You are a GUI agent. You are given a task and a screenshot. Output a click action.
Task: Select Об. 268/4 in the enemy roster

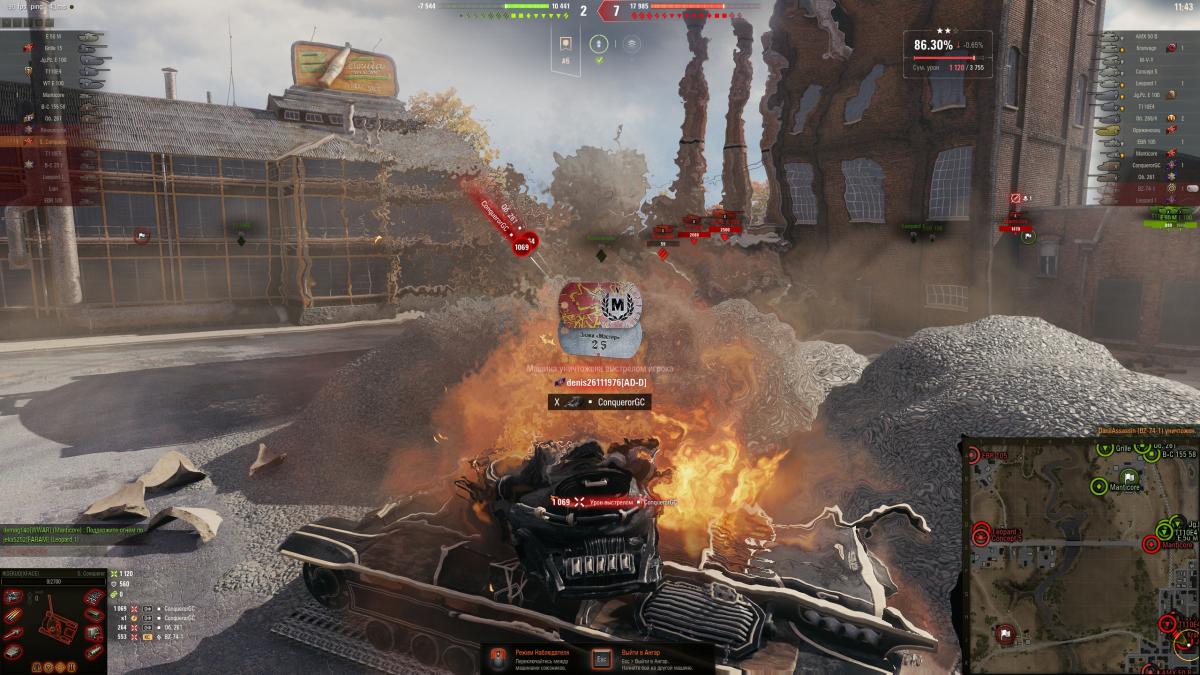coord(1146,118)
